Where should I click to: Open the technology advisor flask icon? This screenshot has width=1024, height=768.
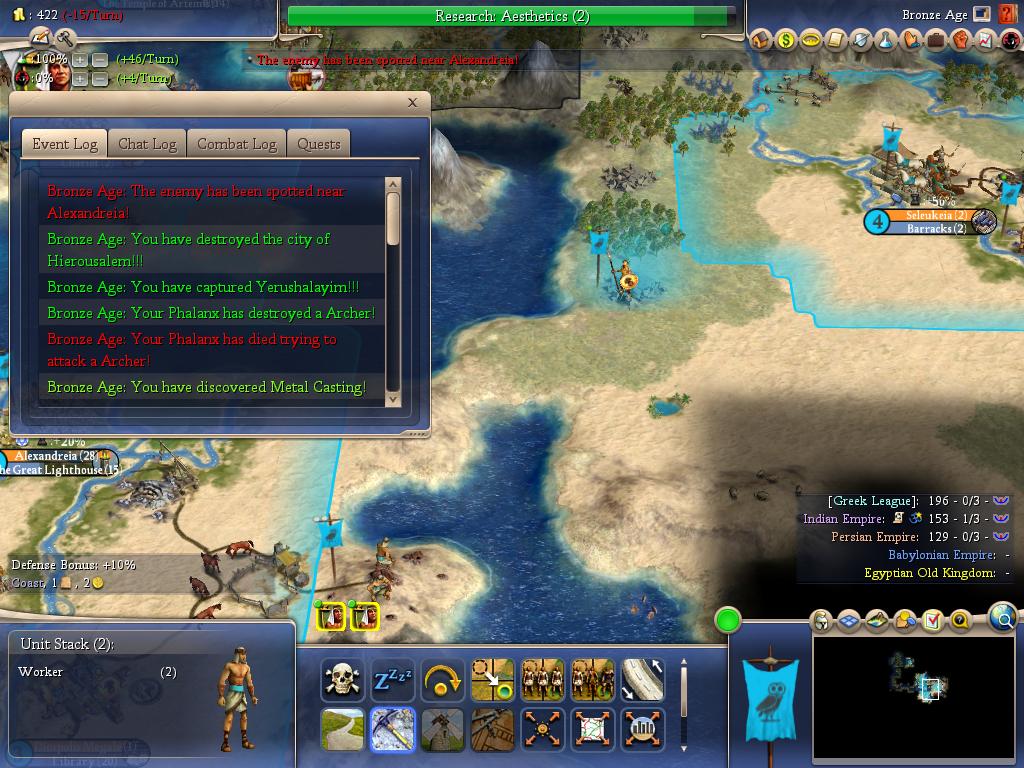[x=885, y=40]
